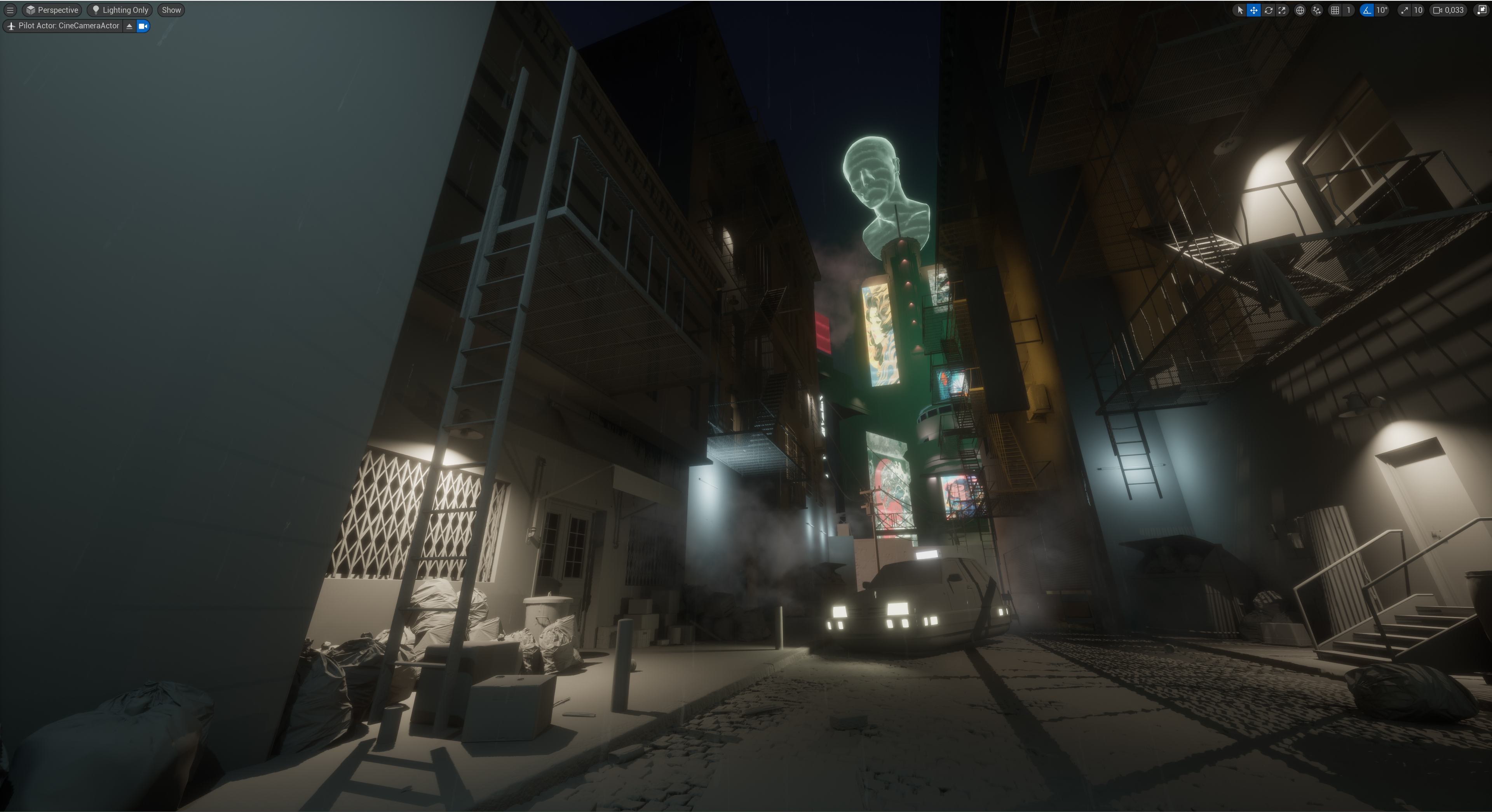Open the viewport options hamburger menu
Viewport: 1492px width, 812px height.
pyautogui.click(x=10, y=10)
